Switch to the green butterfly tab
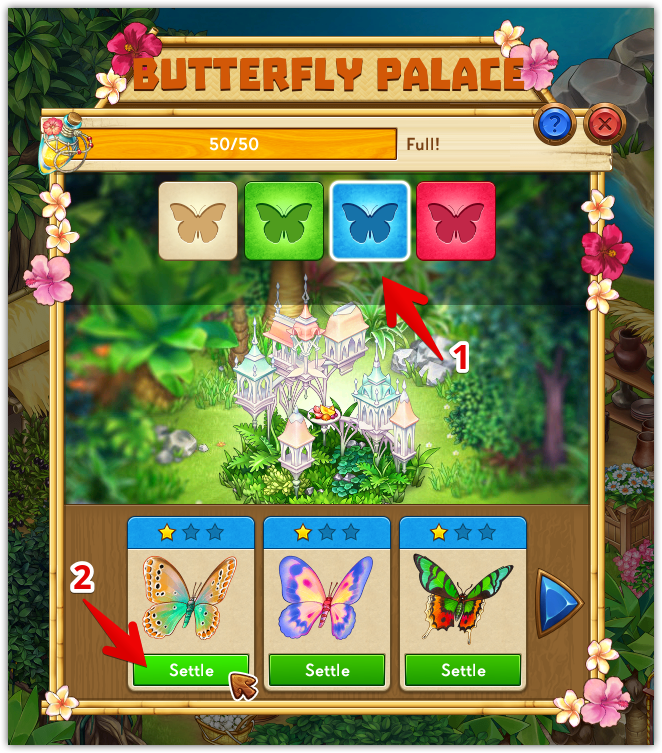This screenshot has height=753, width=662. pos(284,220)
